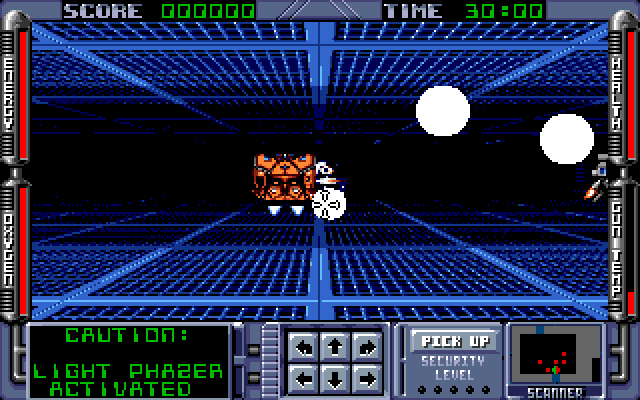Turn left with the curved left arrow
The width and height of the screenshot is (640, 400).
pyautogui.click(x=306, y=349)
